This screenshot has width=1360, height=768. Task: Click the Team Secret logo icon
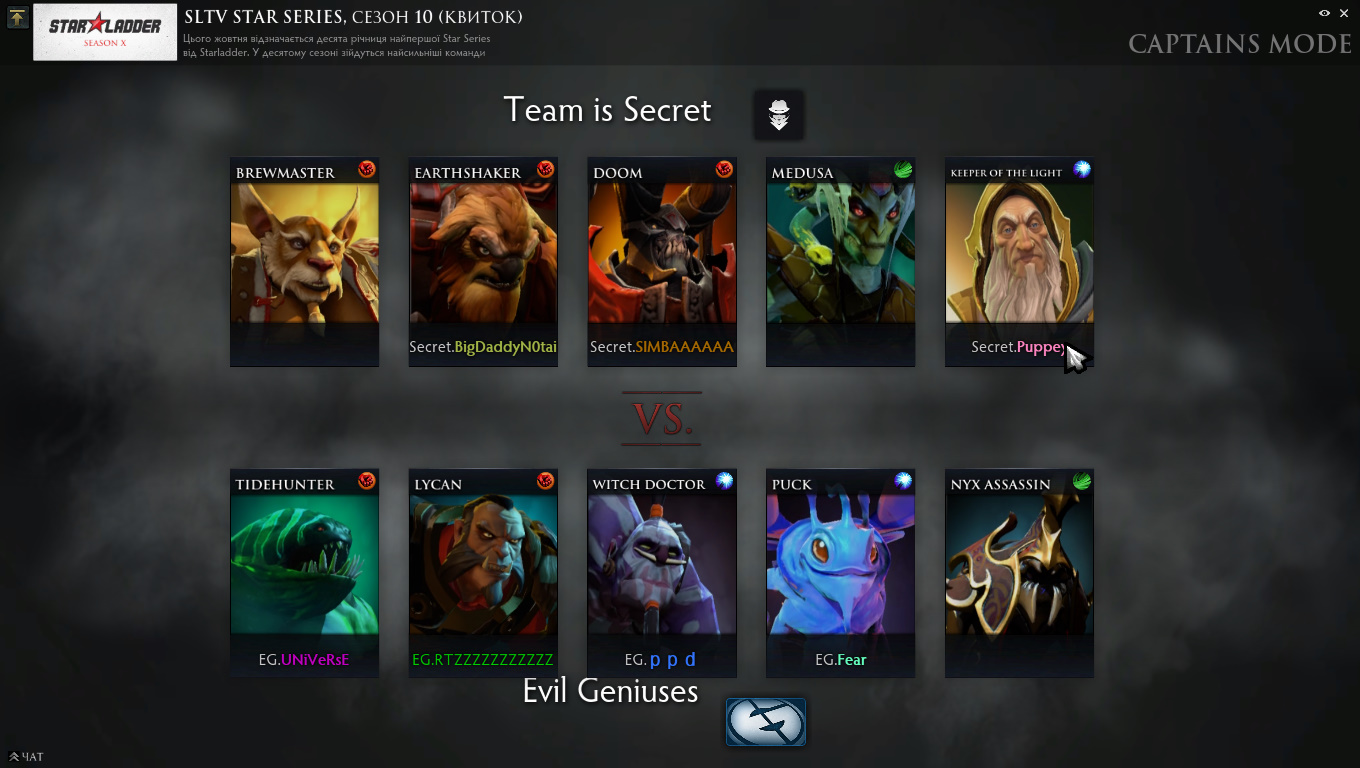779,115
